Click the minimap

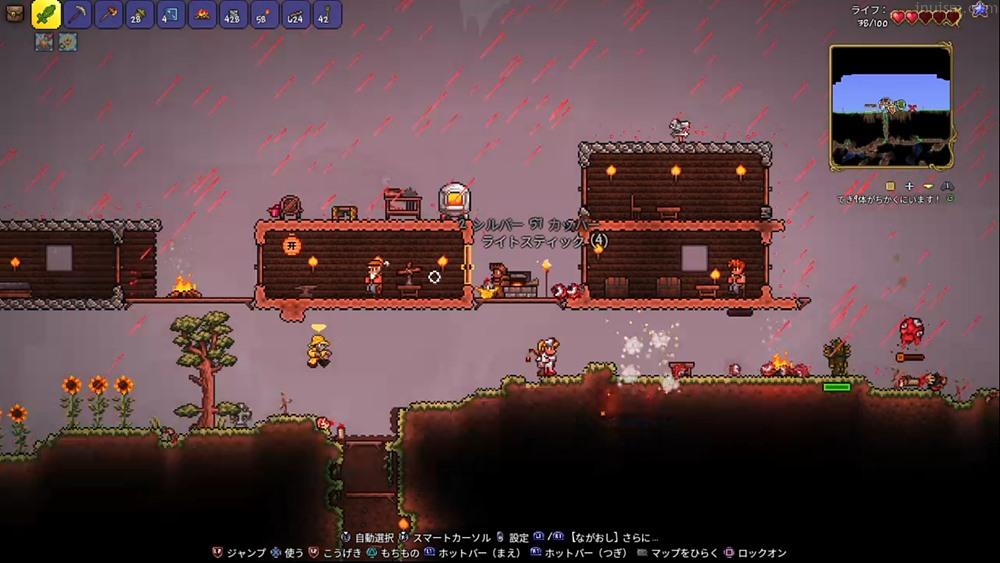point(890,107)
